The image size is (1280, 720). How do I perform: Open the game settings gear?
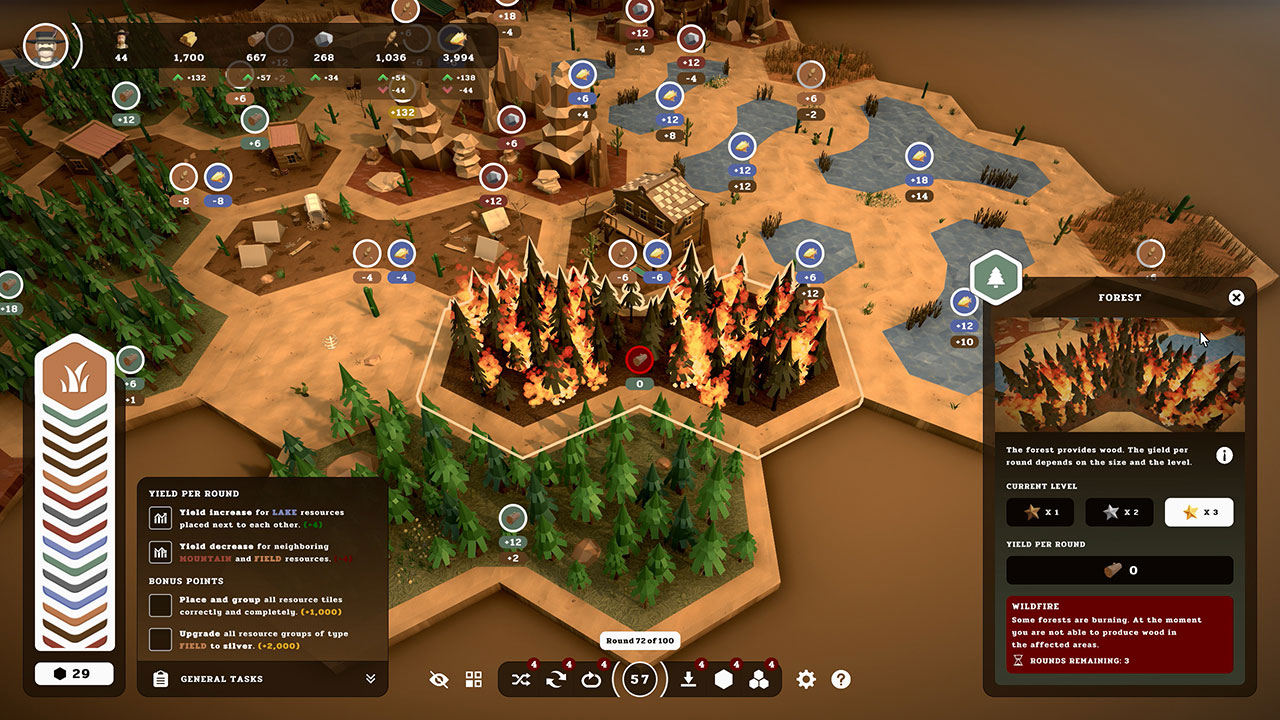[805, 679]
